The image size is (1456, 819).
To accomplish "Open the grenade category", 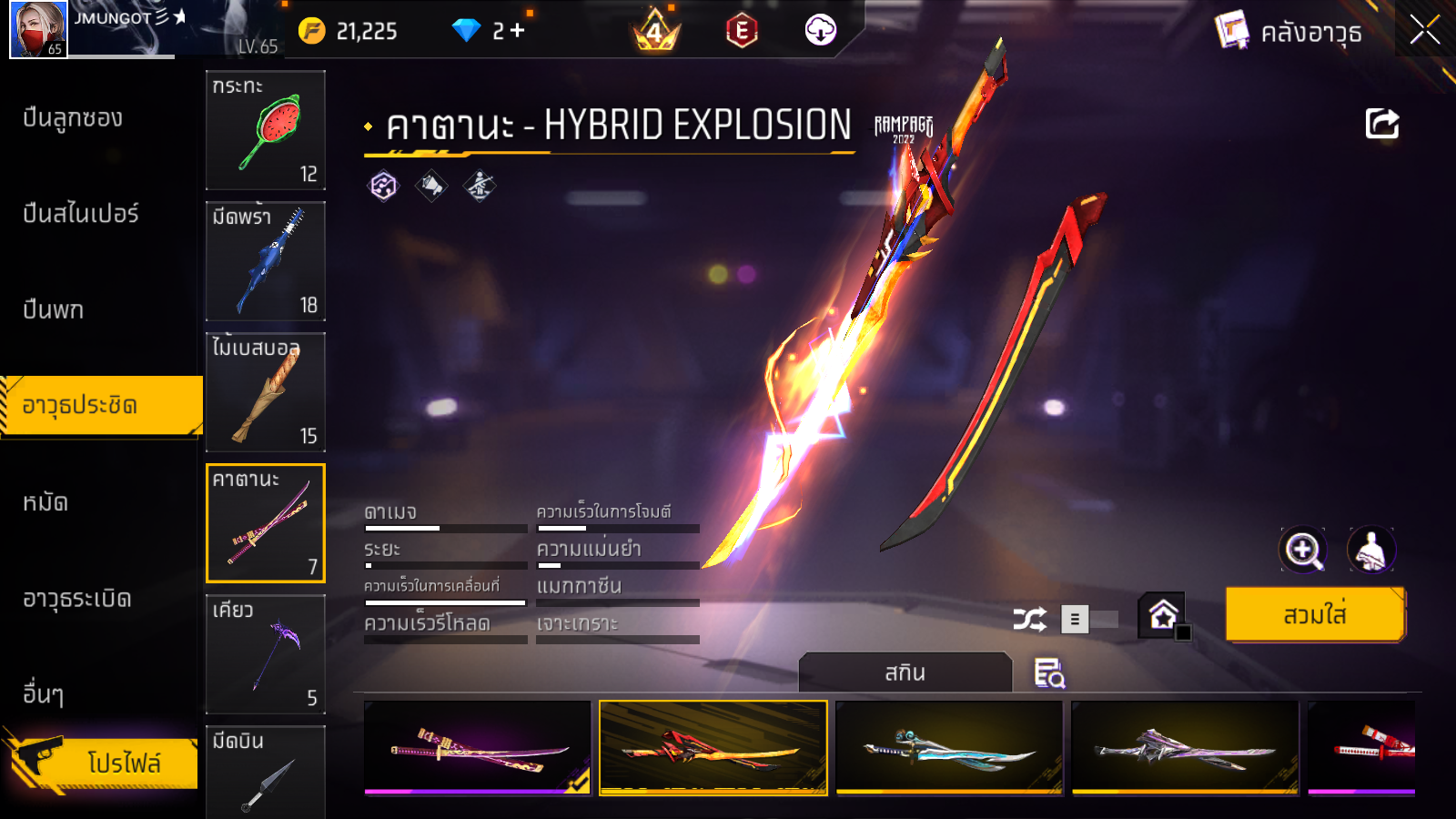I will [x=76, y=599].
